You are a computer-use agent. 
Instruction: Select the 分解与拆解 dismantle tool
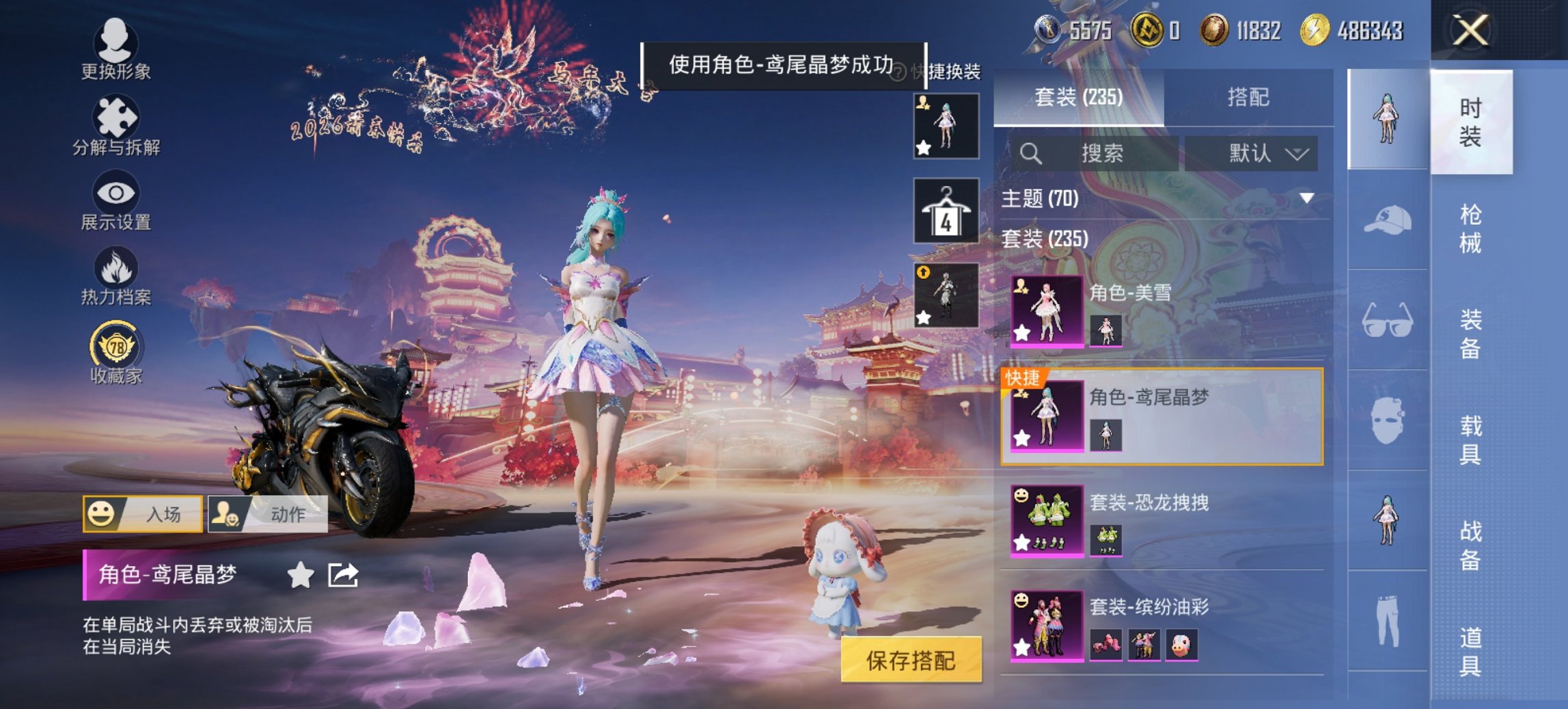point(116,116)
